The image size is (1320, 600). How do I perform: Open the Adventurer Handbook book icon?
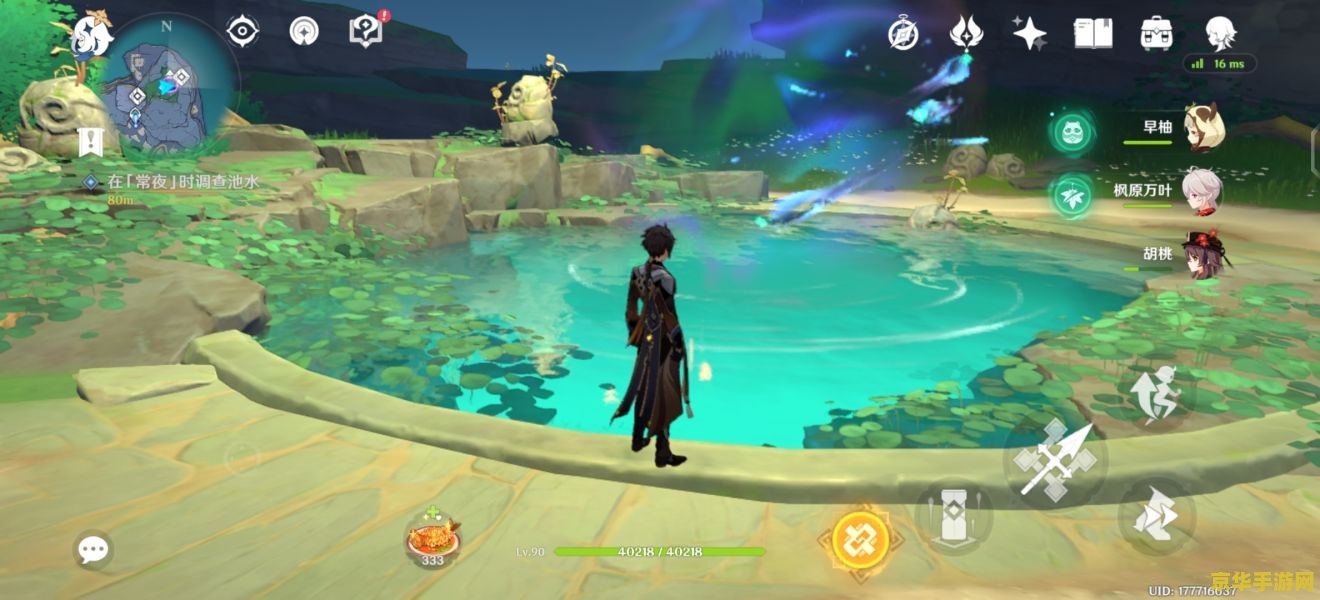click(x=1093, y=33)
